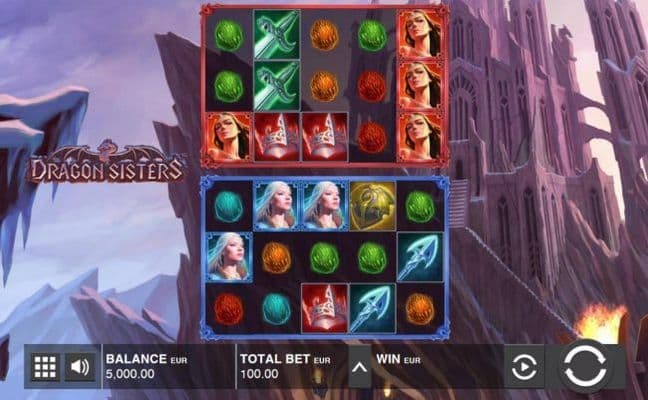Spin the reels with the circular arrows button

coord(584,367)
